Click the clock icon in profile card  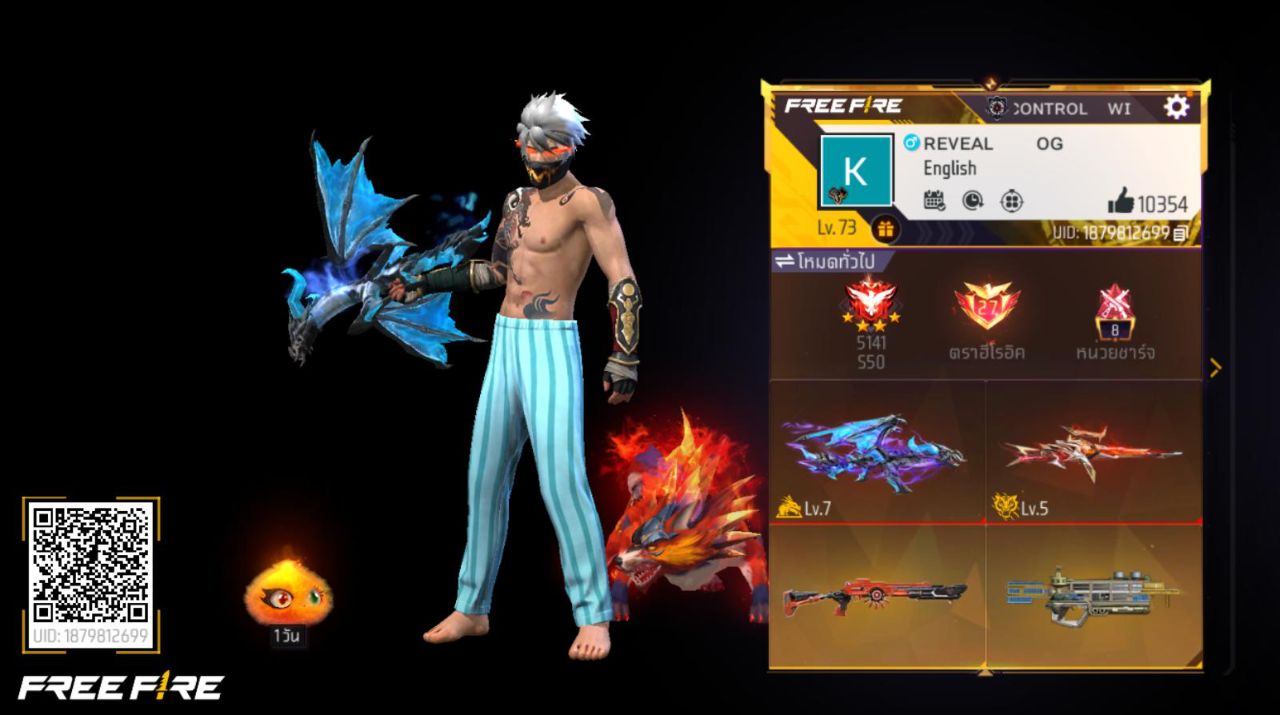[x=973, y=201]
